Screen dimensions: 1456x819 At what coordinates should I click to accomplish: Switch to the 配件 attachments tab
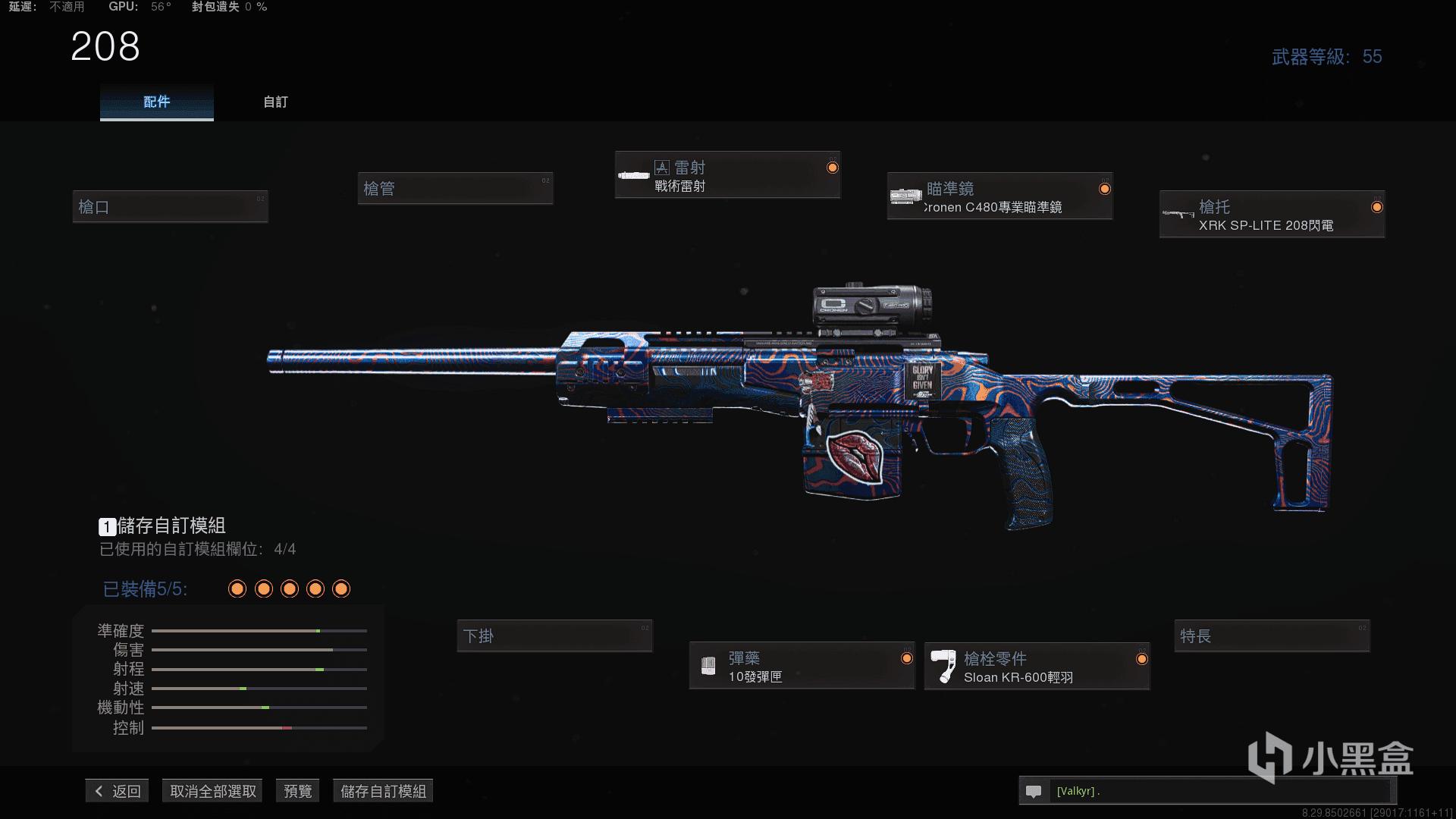[x=156, y=102]
